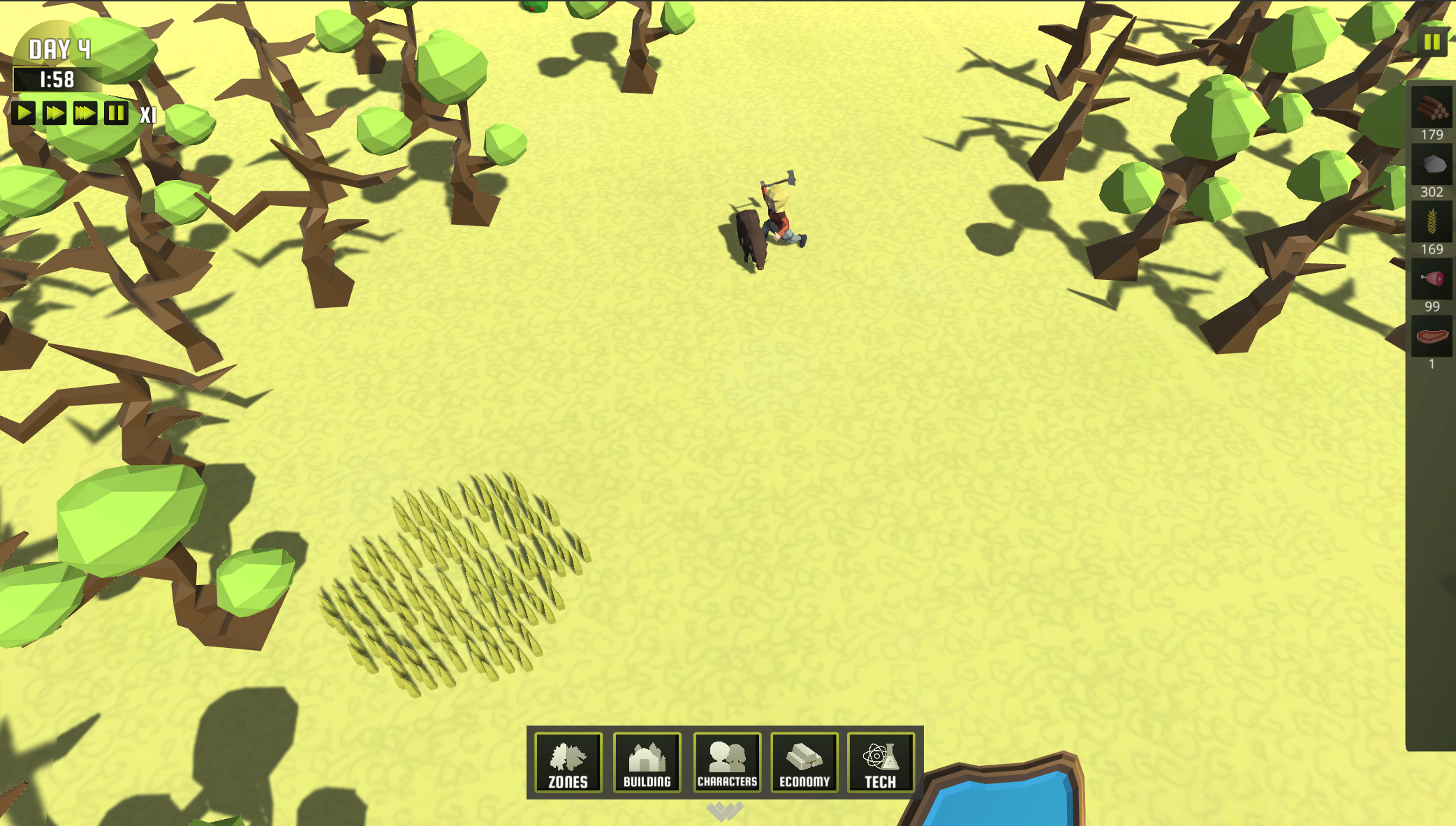Pause the game with the top-right pause button

1432,42
